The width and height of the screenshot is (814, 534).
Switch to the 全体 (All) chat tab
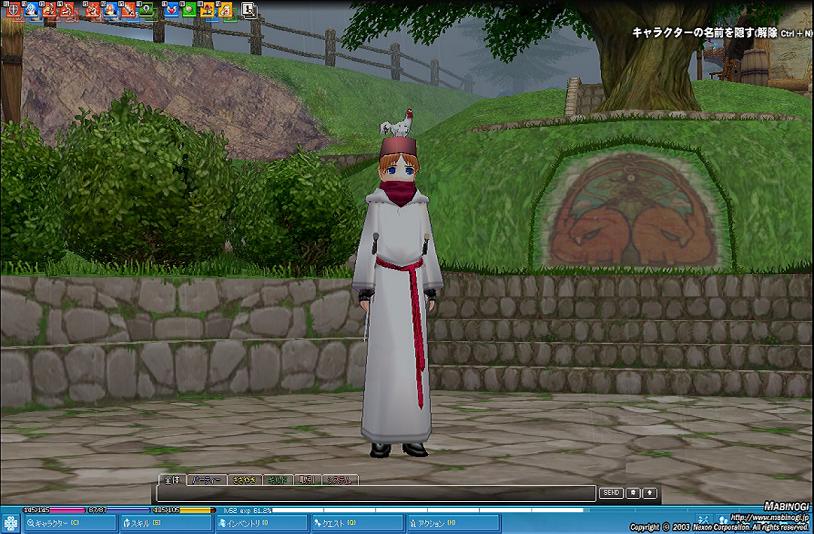click(x=171, y=480)
